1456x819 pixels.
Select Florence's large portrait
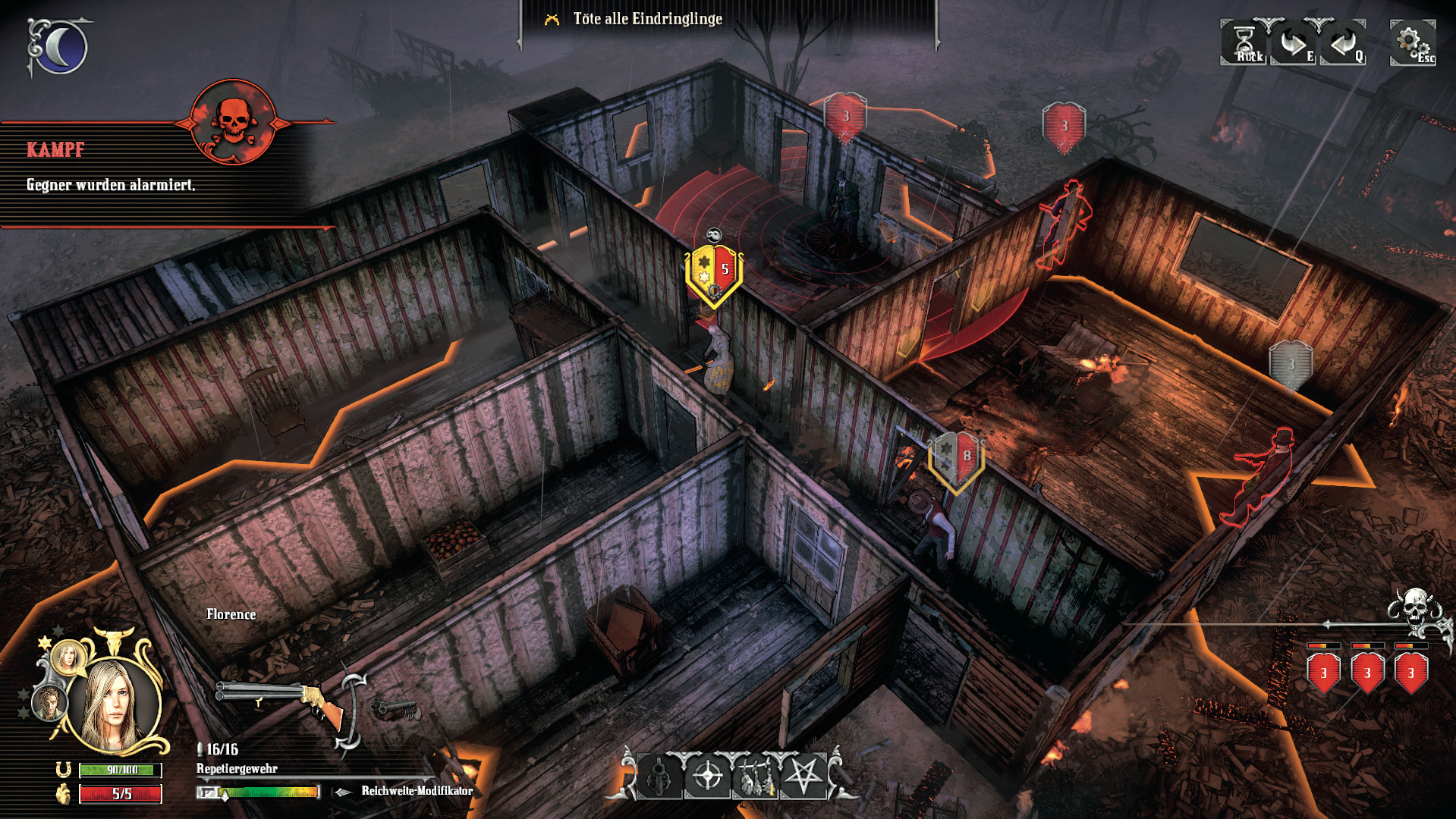click(114, 704)
